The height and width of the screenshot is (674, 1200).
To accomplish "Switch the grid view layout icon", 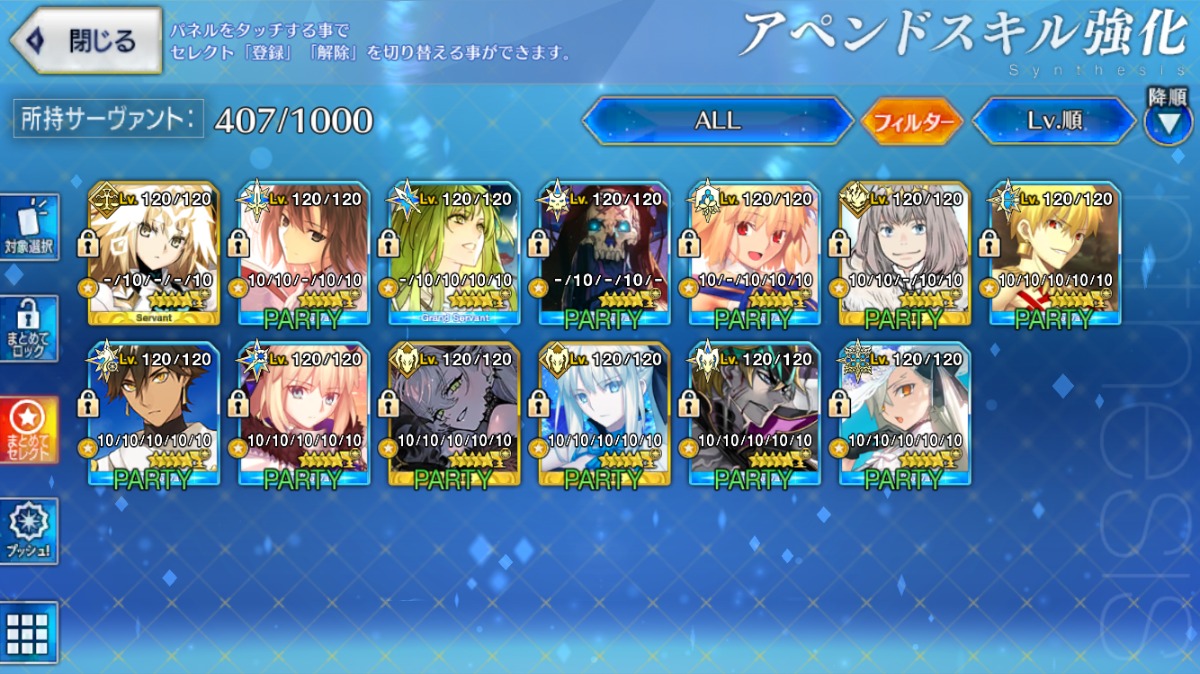I will point(28,633).
